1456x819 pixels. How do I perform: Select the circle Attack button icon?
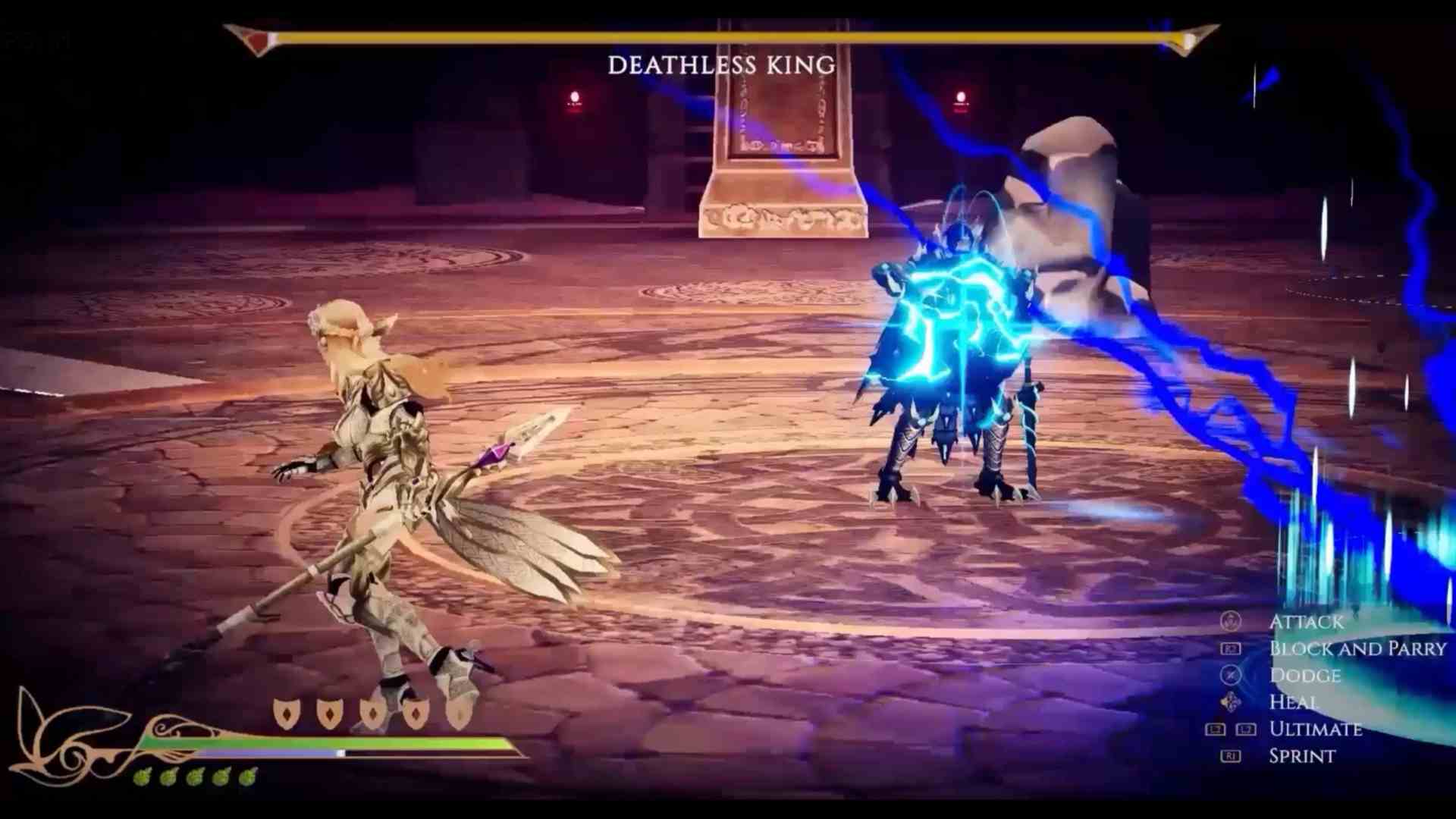[1231, 622]
